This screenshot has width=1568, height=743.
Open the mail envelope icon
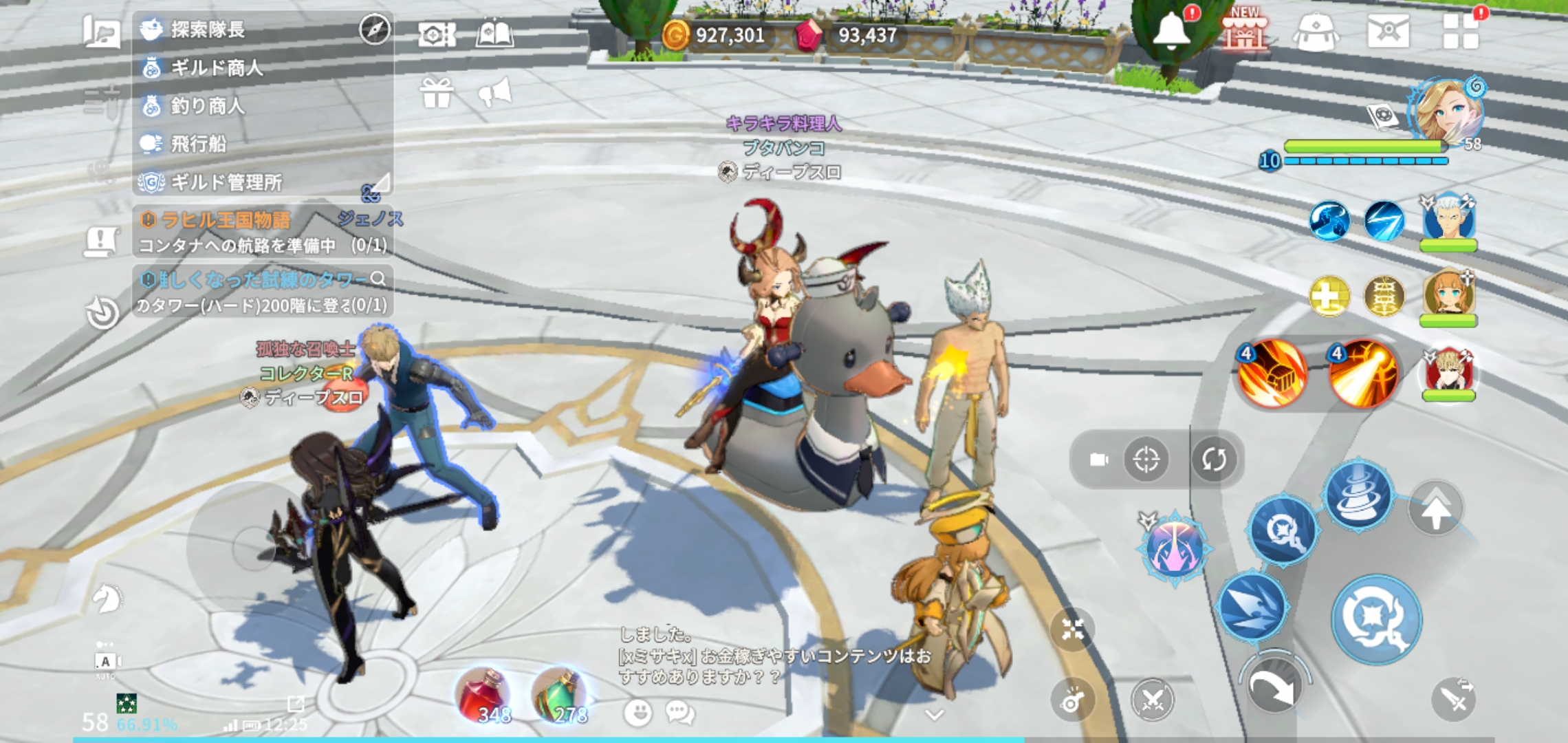click(x=1388, y=31)
